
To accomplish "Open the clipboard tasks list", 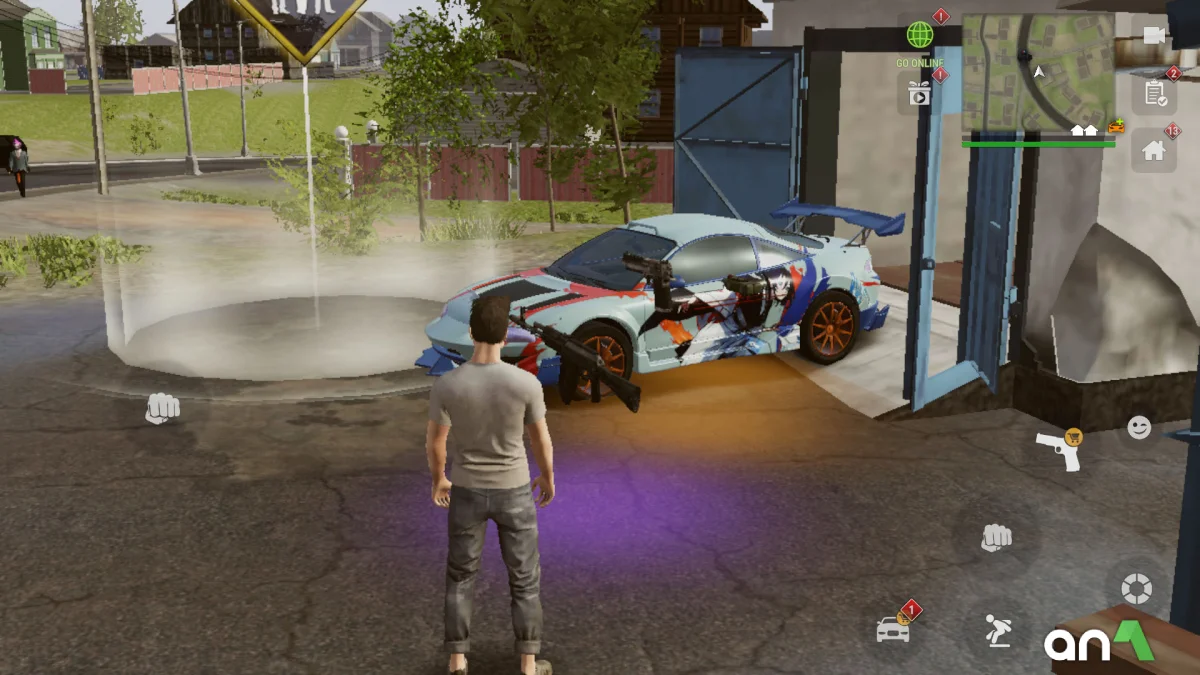I will click(1154, 94).
